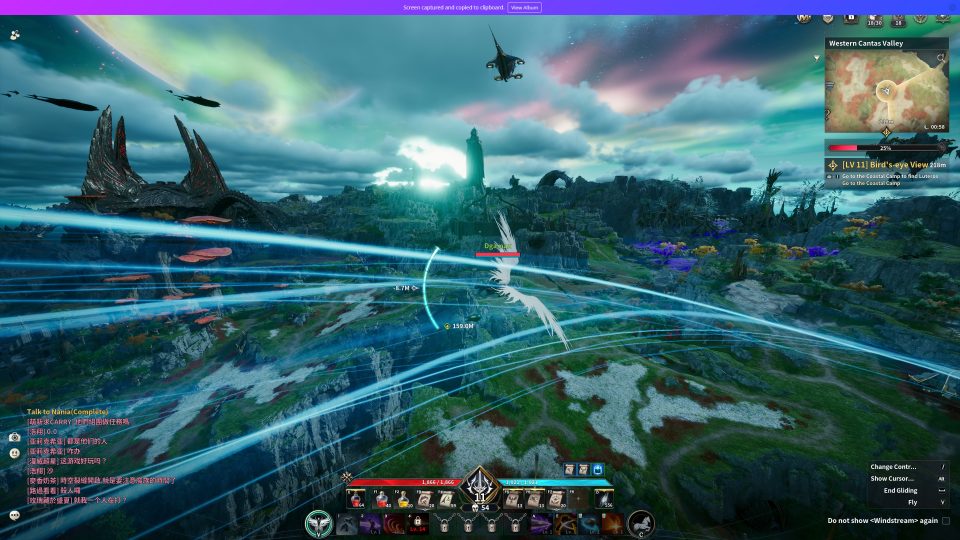Click the refresh icon on the minimap
The width and height of the screenshot is (960, 540).
tap(940, 59)
